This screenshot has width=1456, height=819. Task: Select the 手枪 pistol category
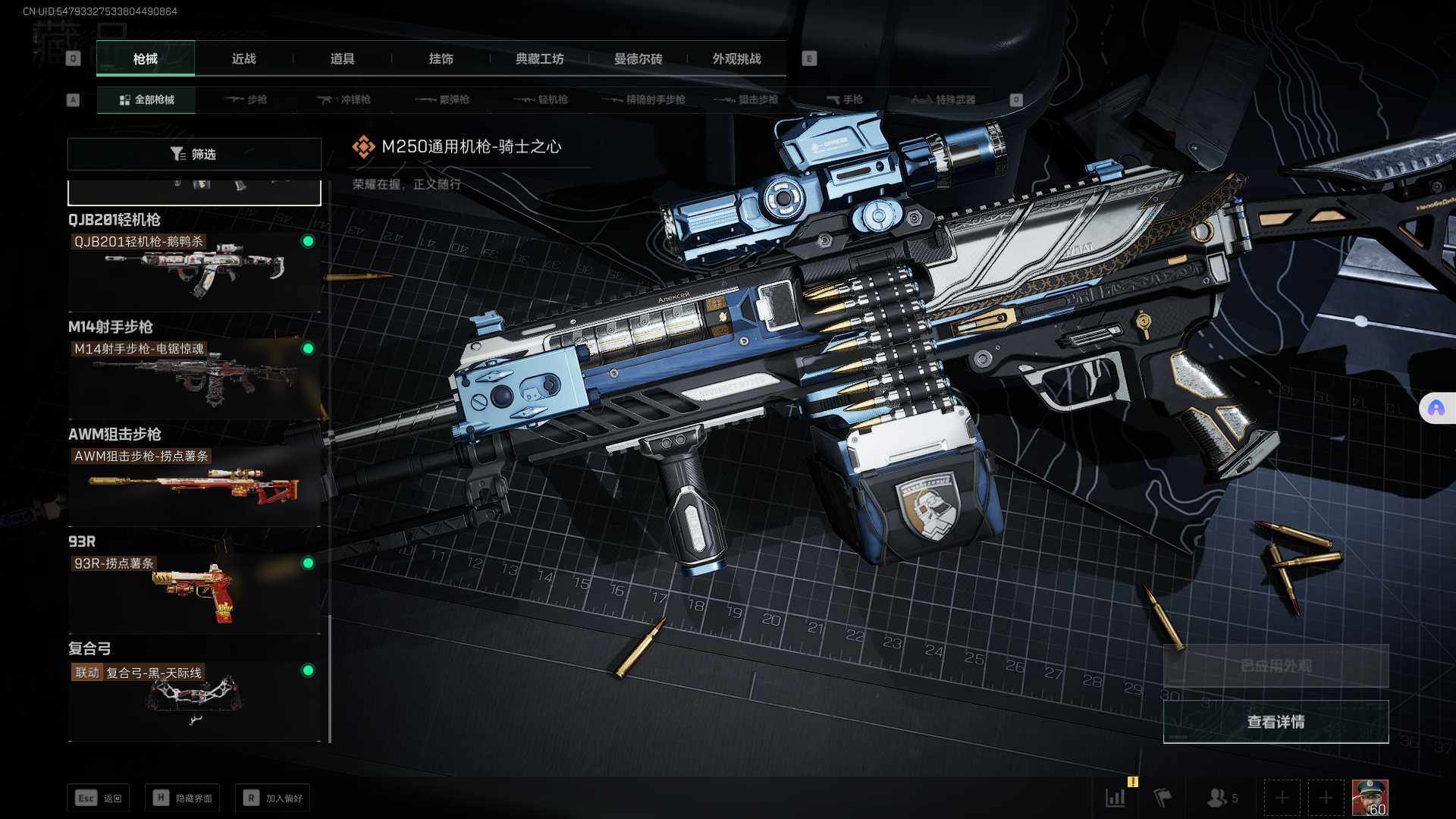(844, 99)
